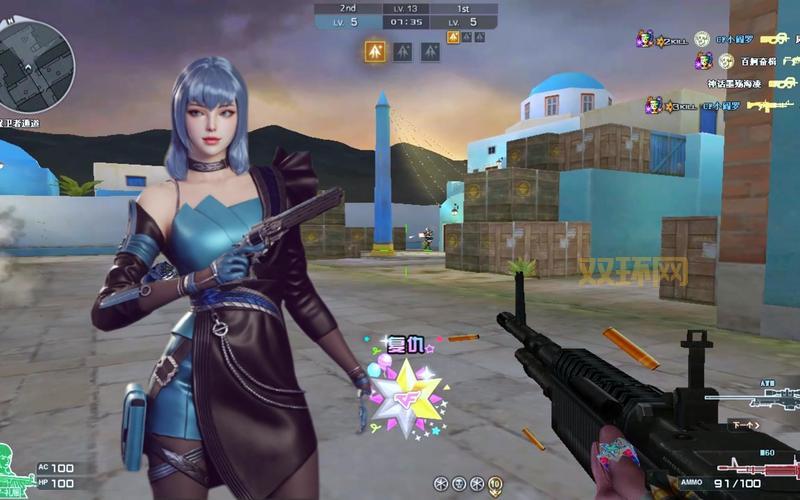The height and width of the screenshot is (500, 800).
Task: Open the circular minimap
Action: (36, 57)
